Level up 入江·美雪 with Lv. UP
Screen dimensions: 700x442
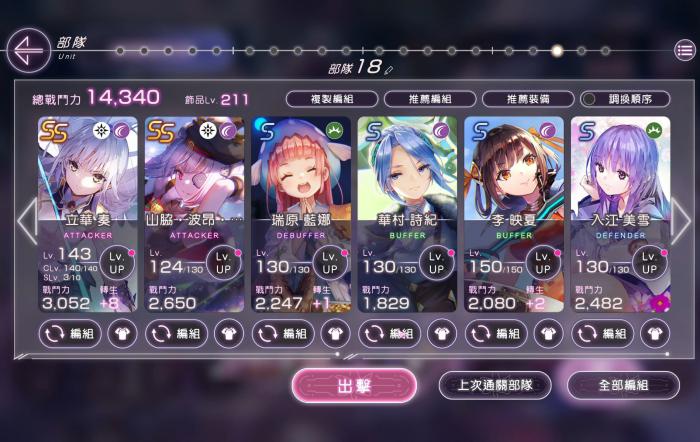(648, 263)
